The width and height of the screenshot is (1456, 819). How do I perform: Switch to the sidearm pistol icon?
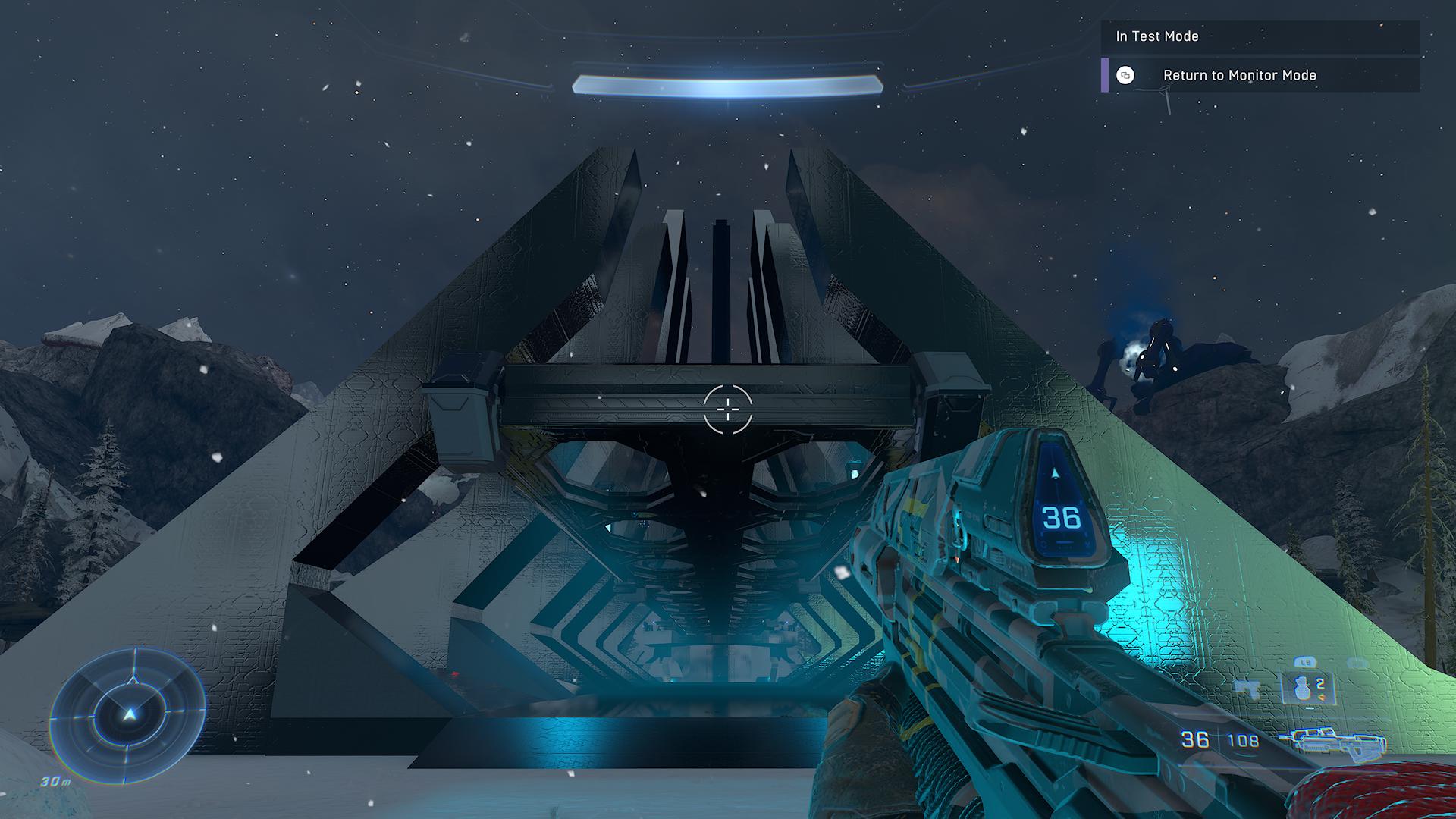(1248, 689)
